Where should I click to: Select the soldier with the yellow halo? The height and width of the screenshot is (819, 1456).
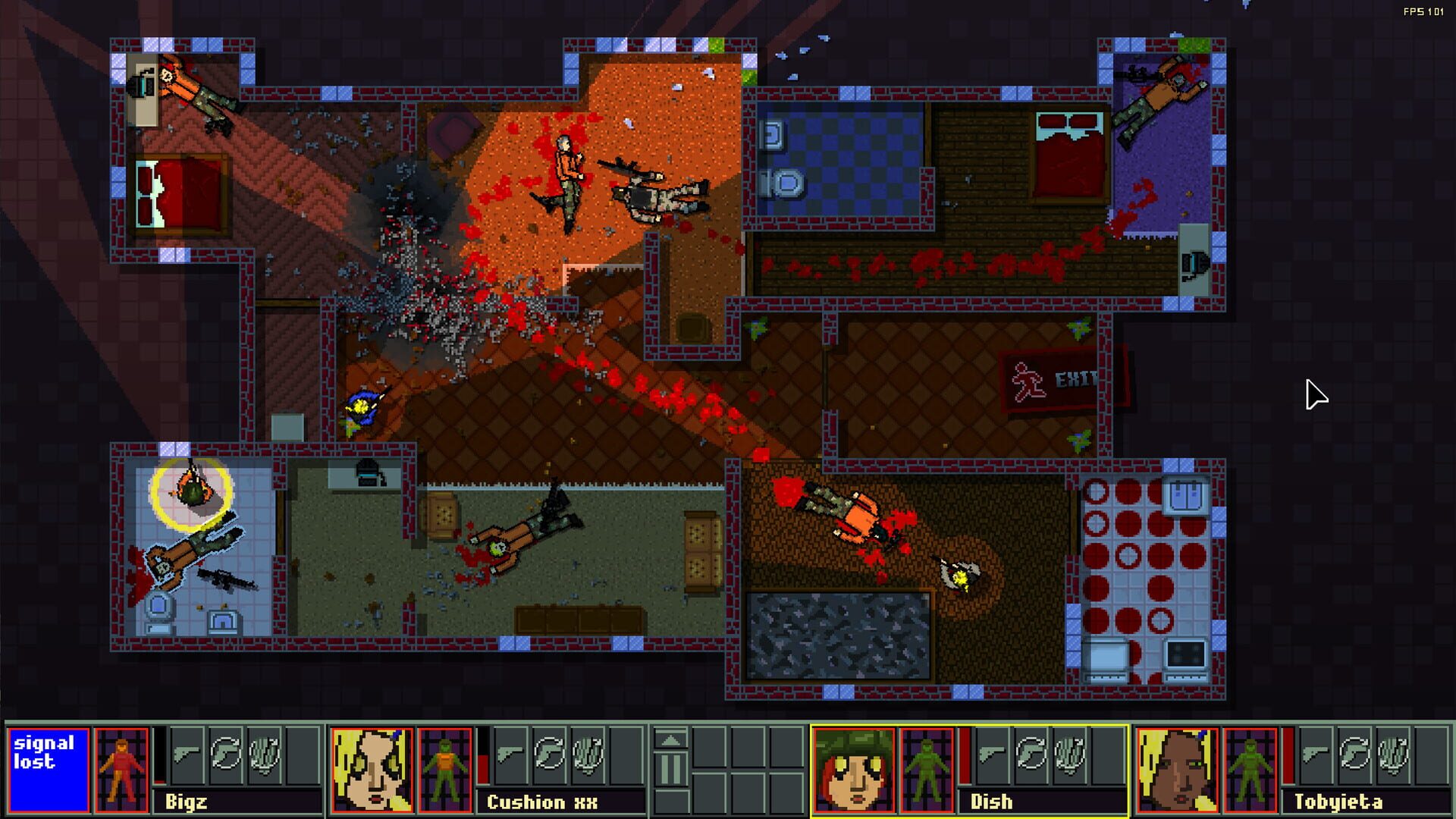pos(190,489)
